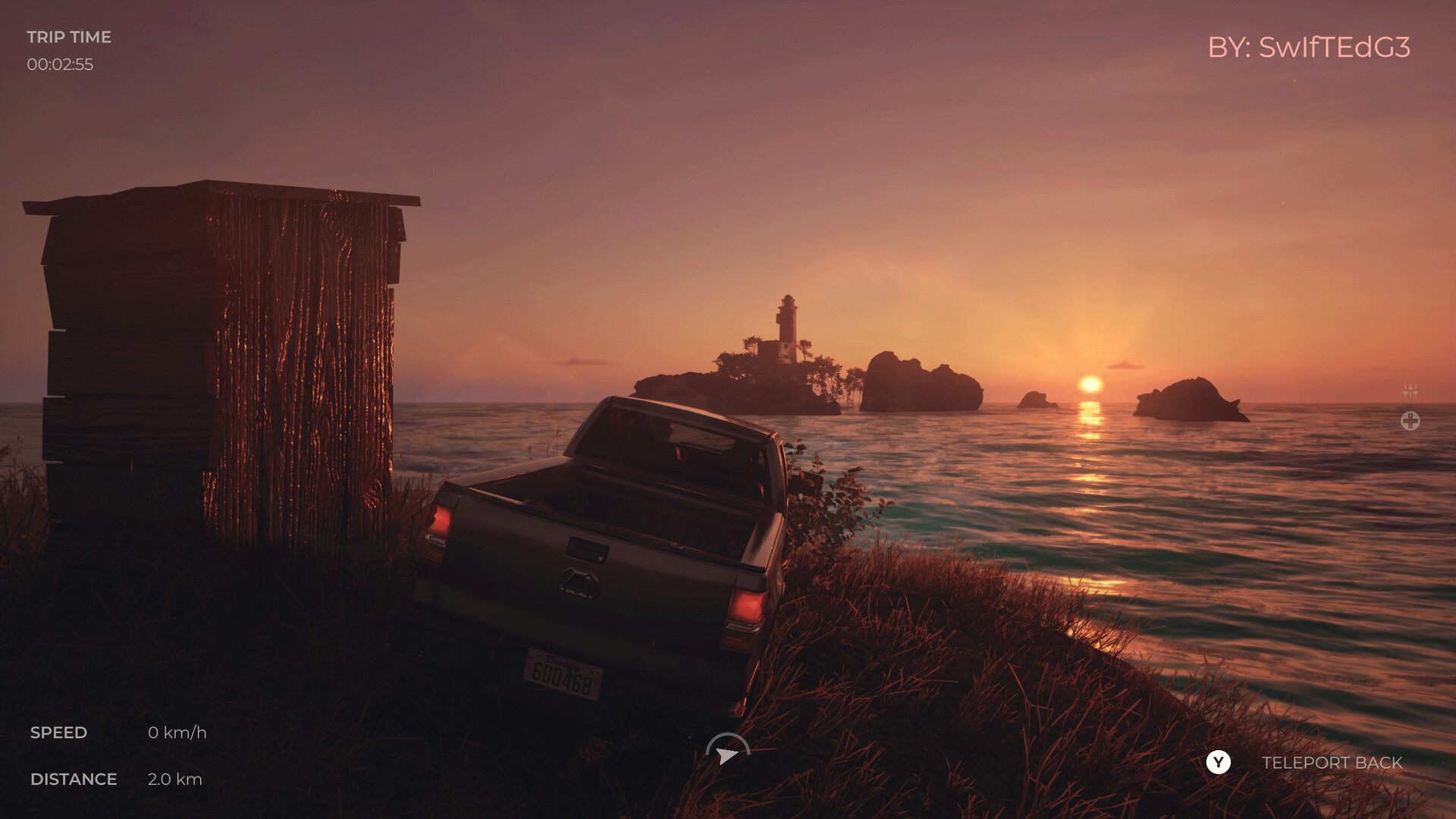Click the TRIP TIME stopwatch readout
This screenshot has height=819, width=1456.
tap(70, 36)
